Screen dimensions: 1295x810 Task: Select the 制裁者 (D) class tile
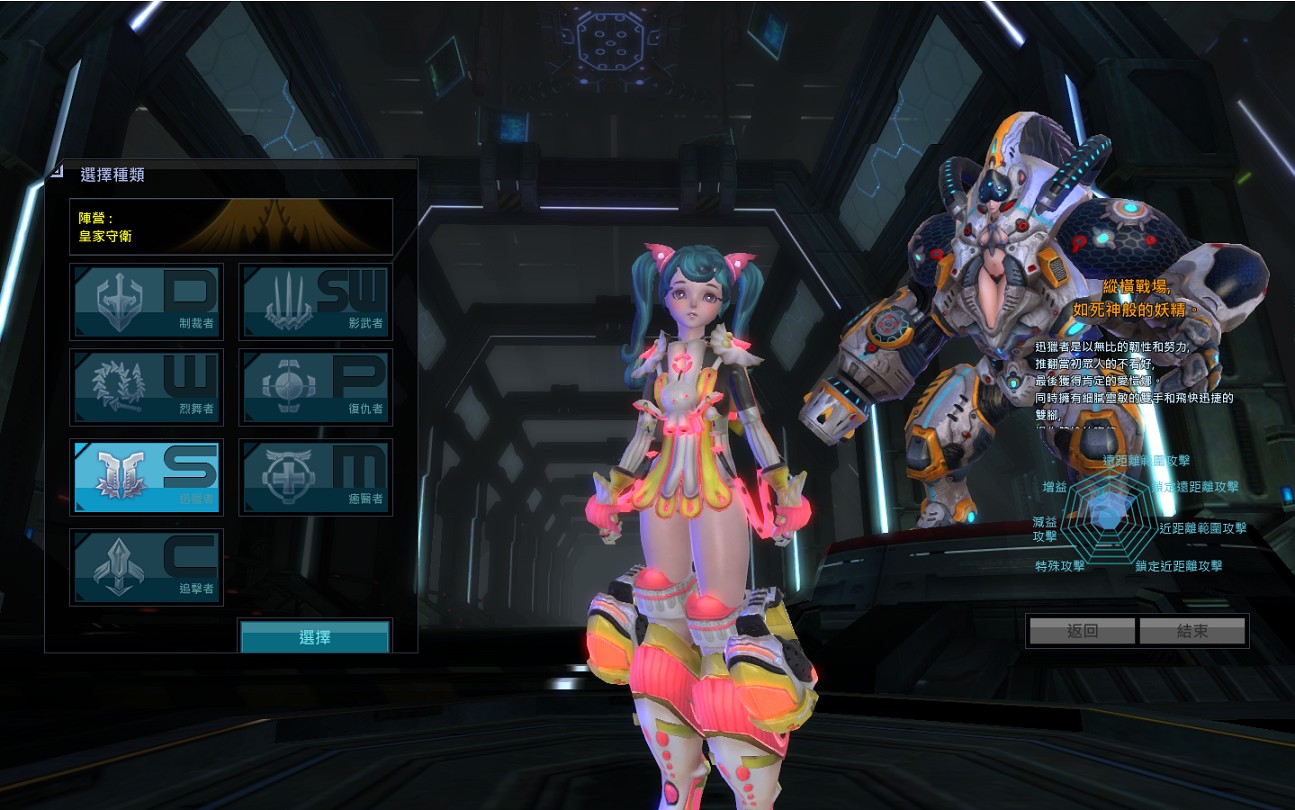point(146,301)
